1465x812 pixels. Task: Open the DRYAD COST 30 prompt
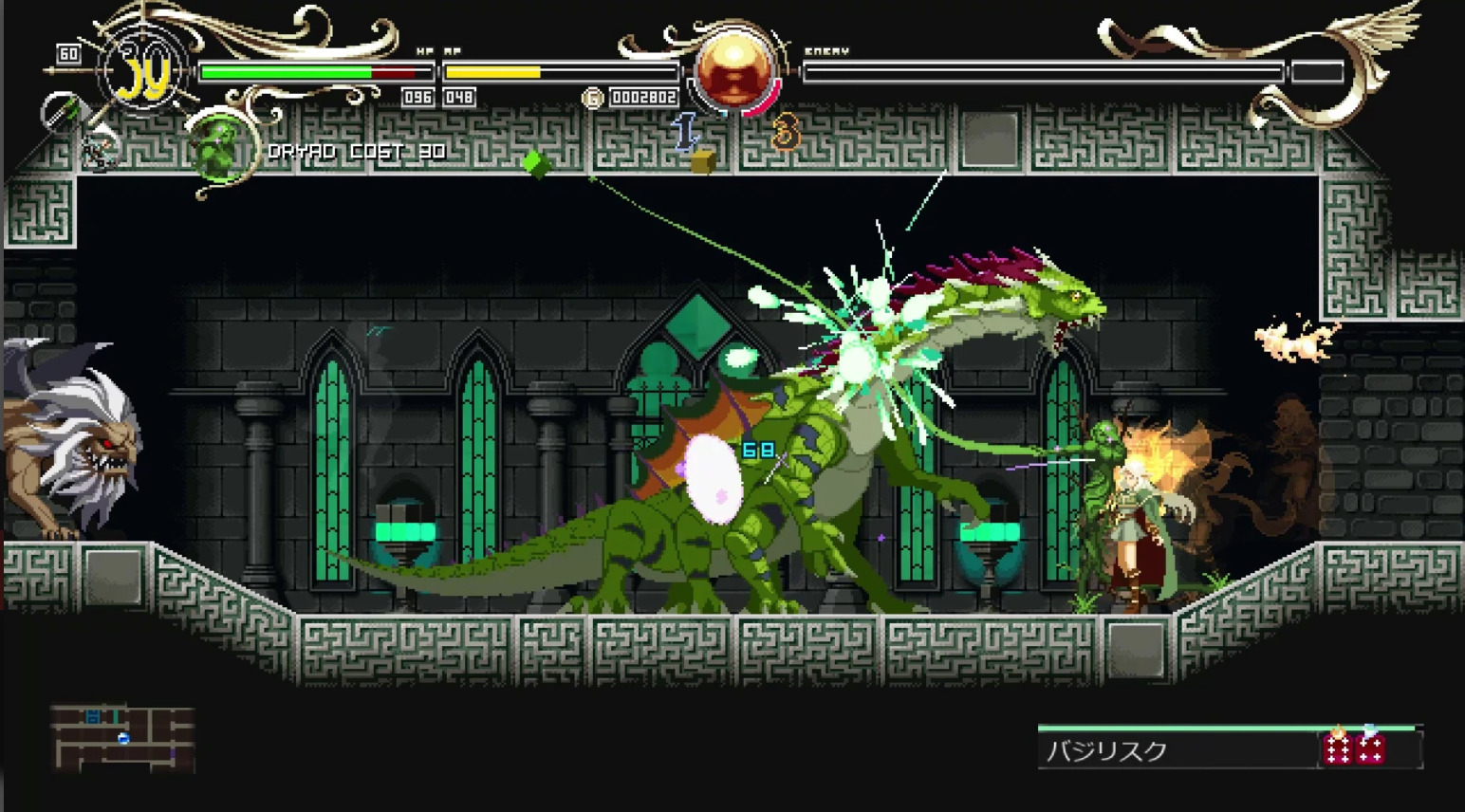357,150
